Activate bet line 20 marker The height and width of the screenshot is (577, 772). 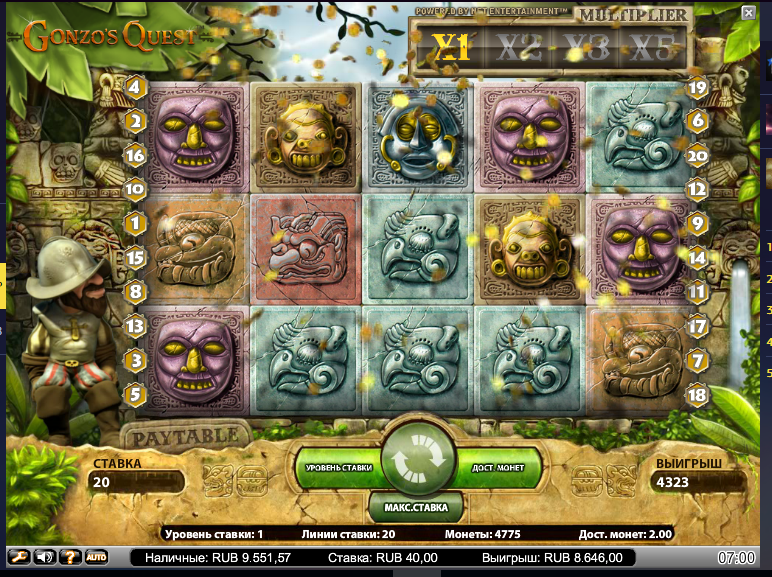click(x=698, y=155)
